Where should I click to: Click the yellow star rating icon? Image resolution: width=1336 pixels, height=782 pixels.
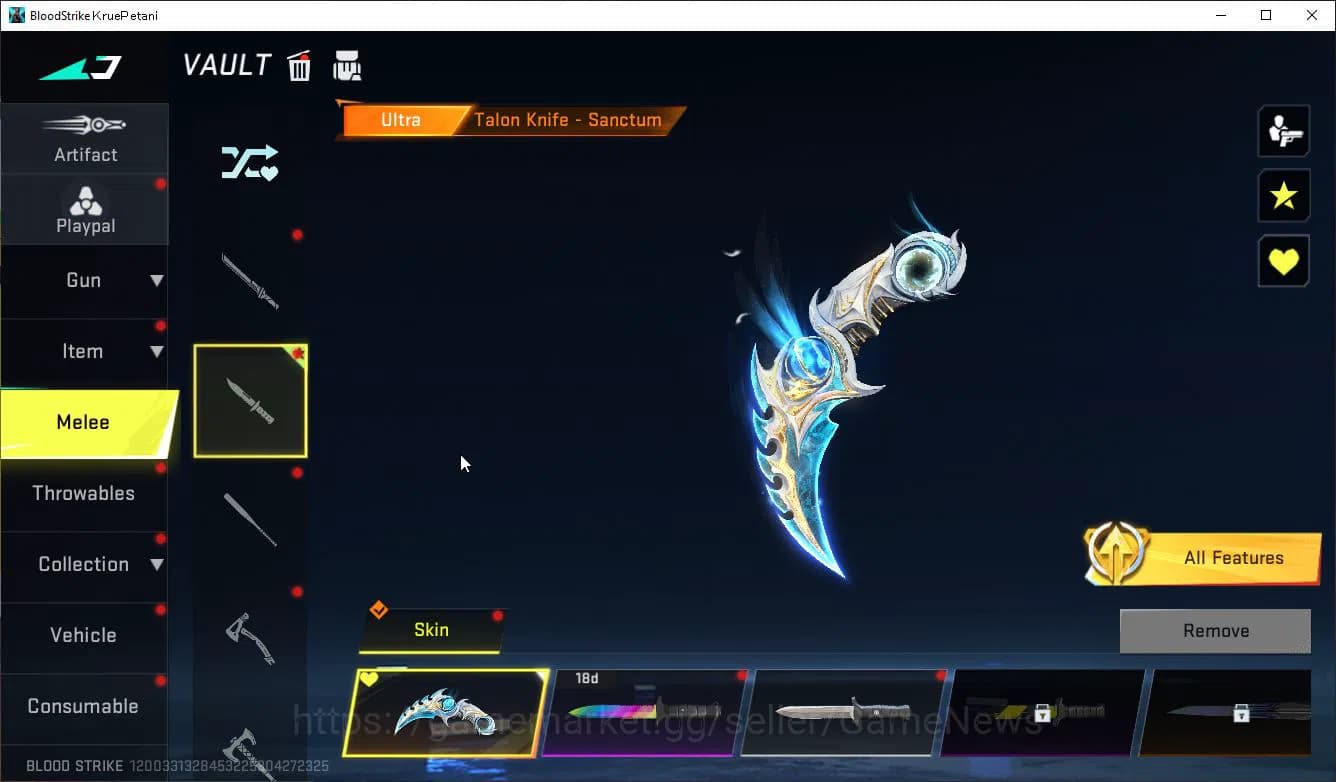click(x=1284, y=196)
